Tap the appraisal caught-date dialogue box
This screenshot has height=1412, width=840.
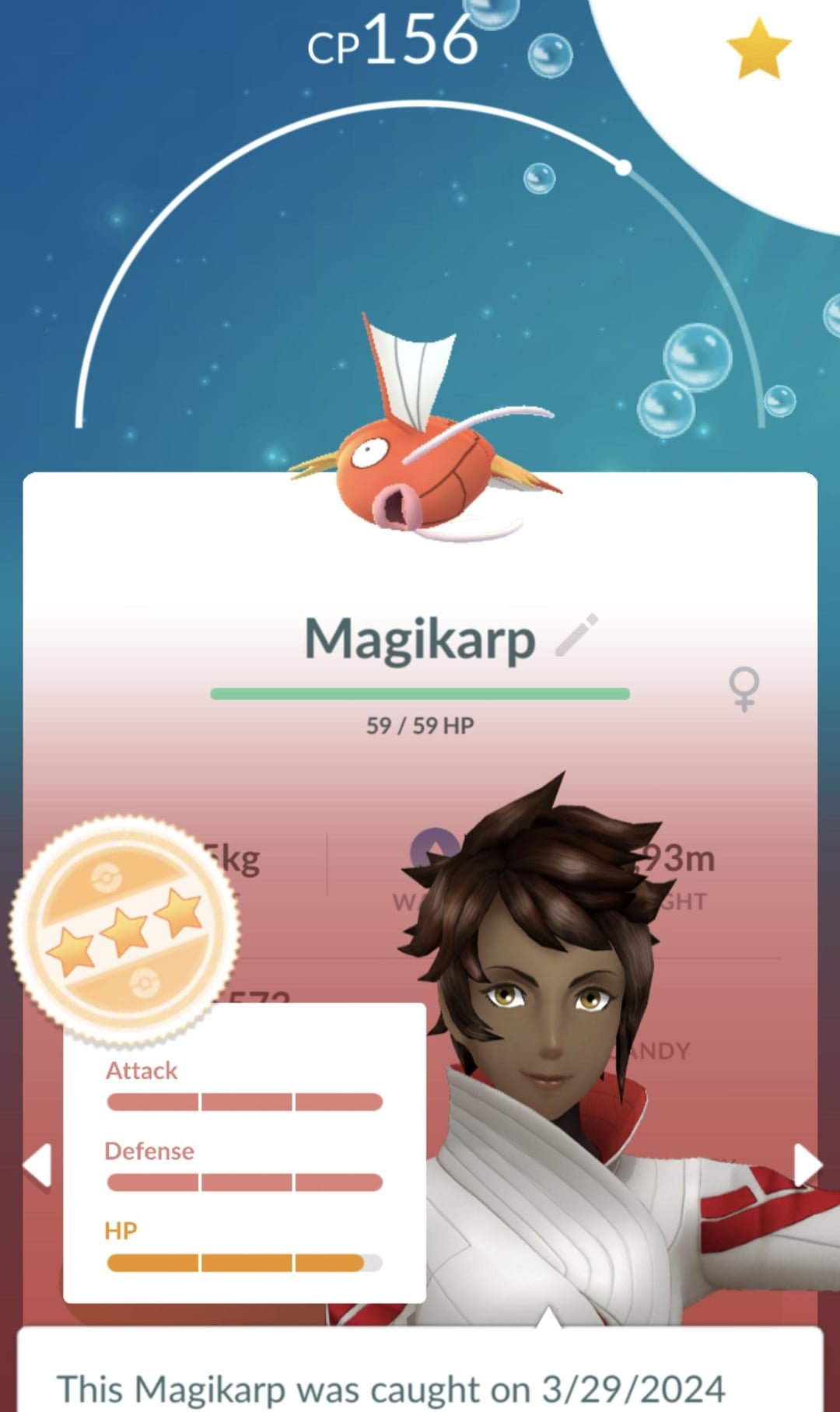tap(420, 1377)
